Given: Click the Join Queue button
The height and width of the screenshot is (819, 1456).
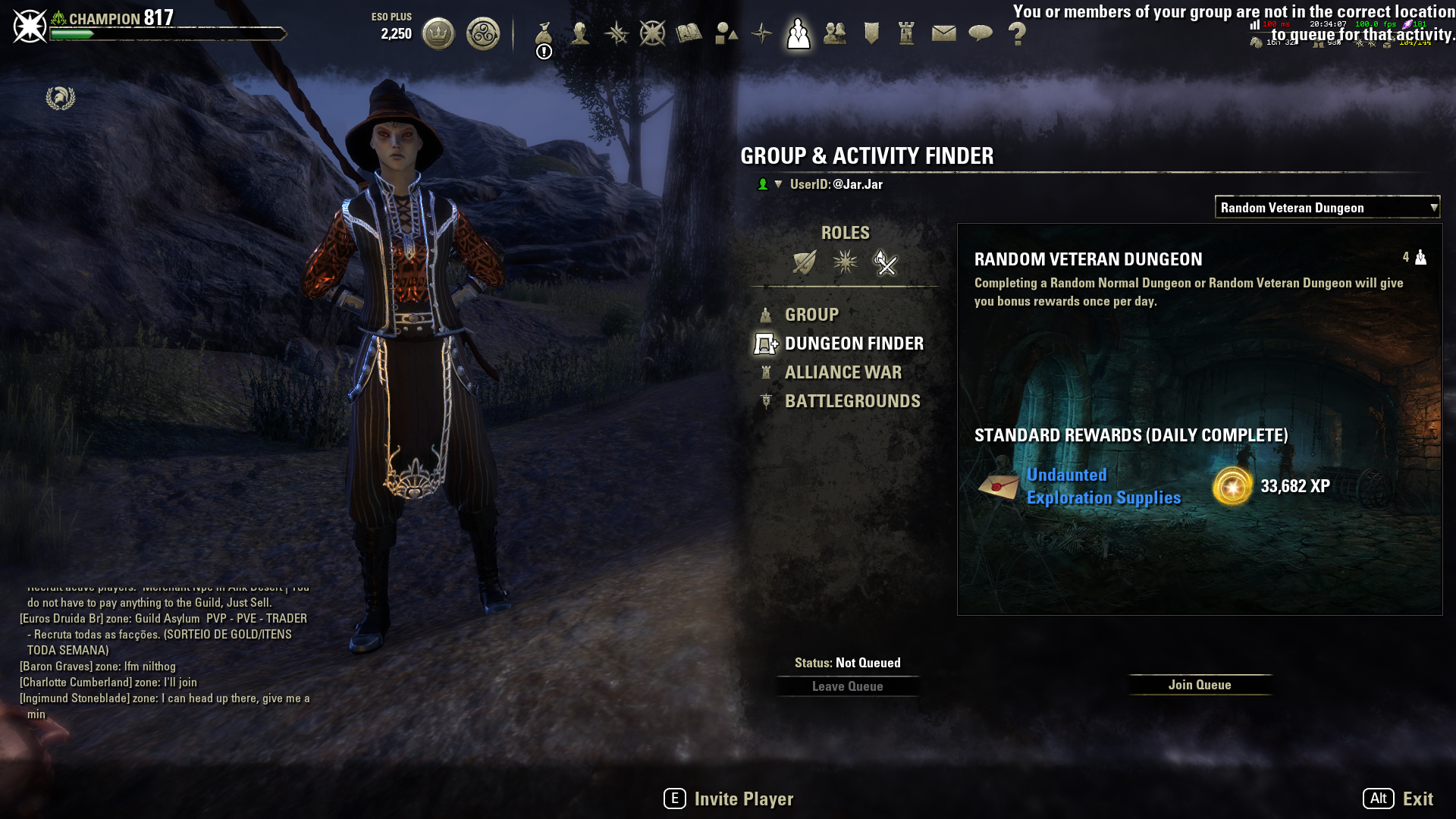Looking at the screenshot, I should click(x=1200, y=685).
